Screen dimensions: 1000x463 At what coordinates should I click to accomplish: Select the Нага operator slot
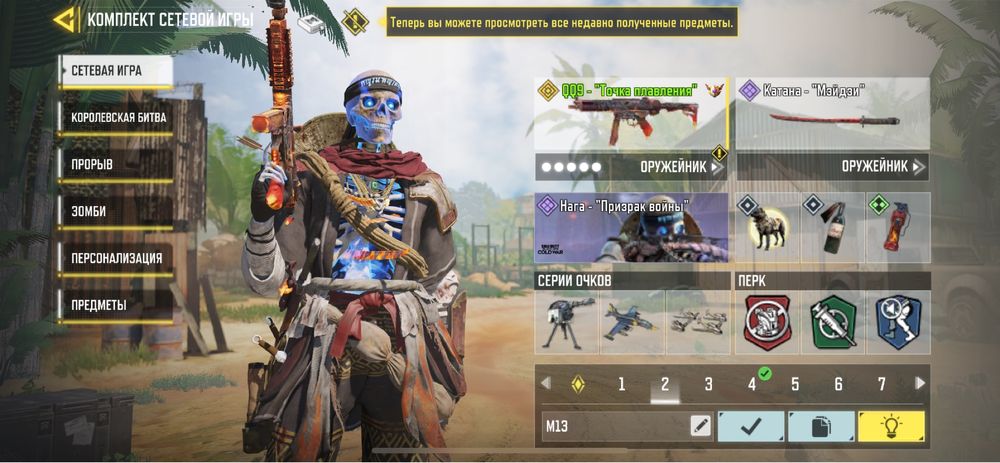tap(631, 228)
